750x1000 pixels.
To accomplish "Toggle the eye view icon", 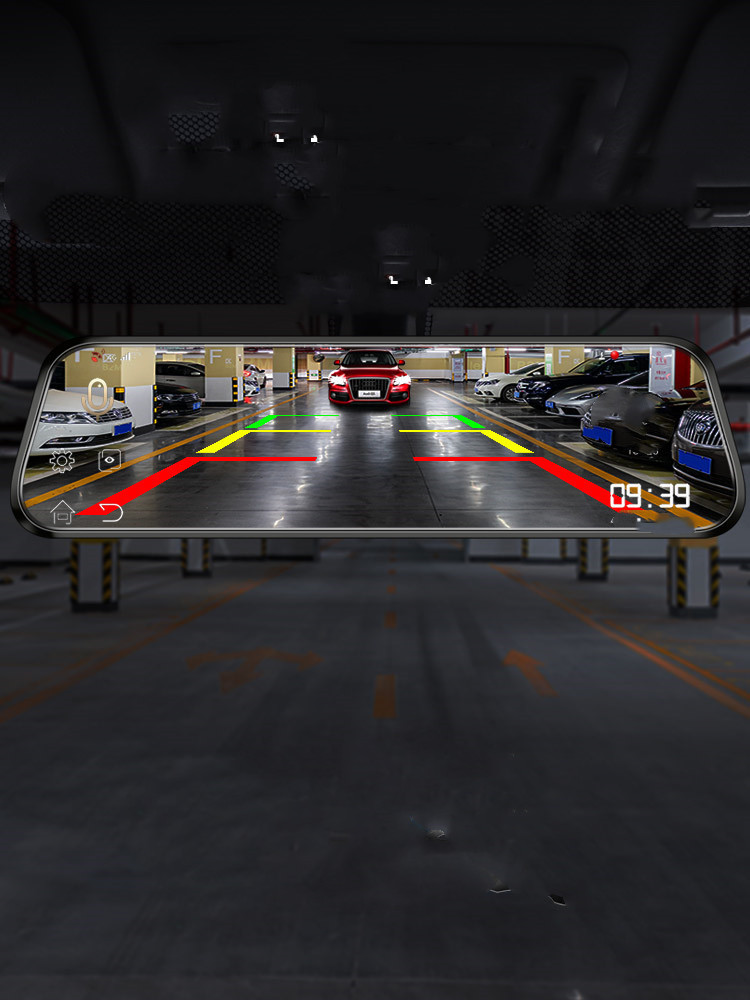I will tap(109, 460).
